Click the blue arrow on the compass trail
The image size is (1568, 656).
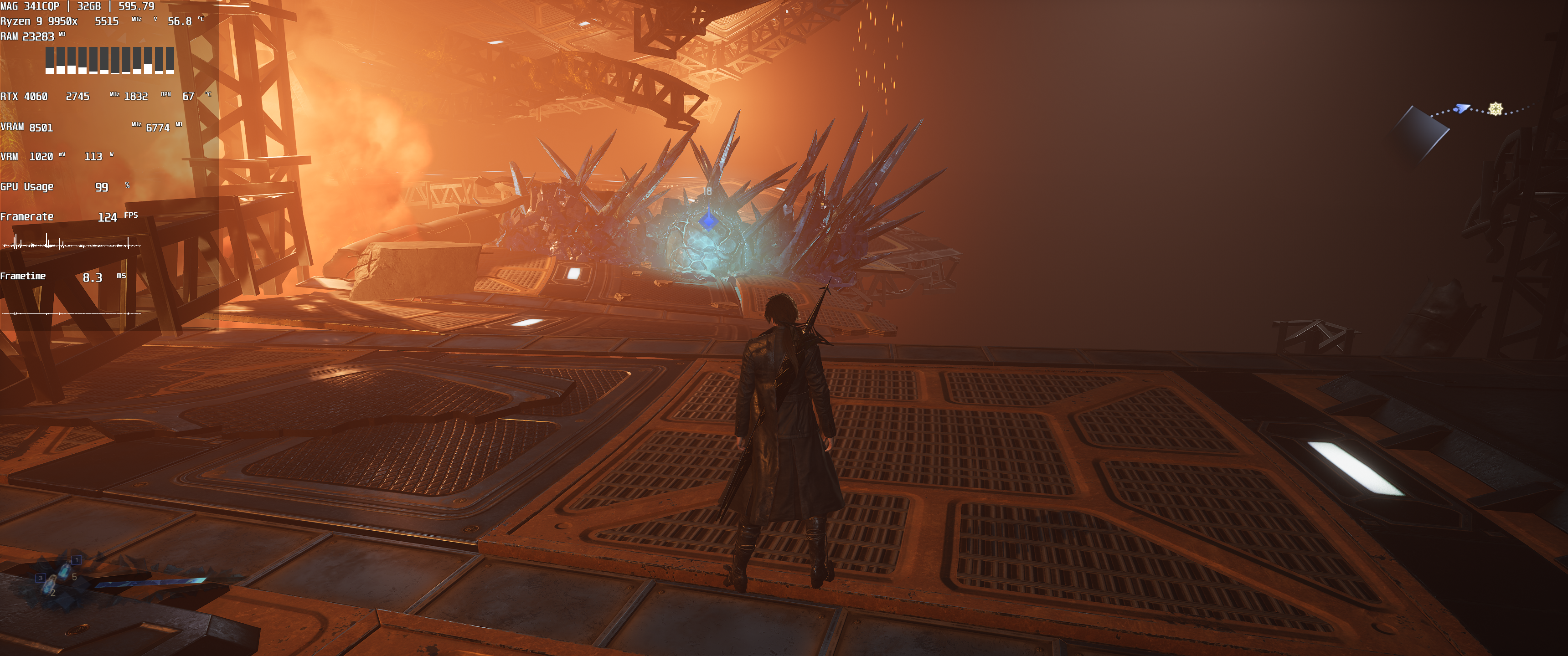pos(1461,108)
